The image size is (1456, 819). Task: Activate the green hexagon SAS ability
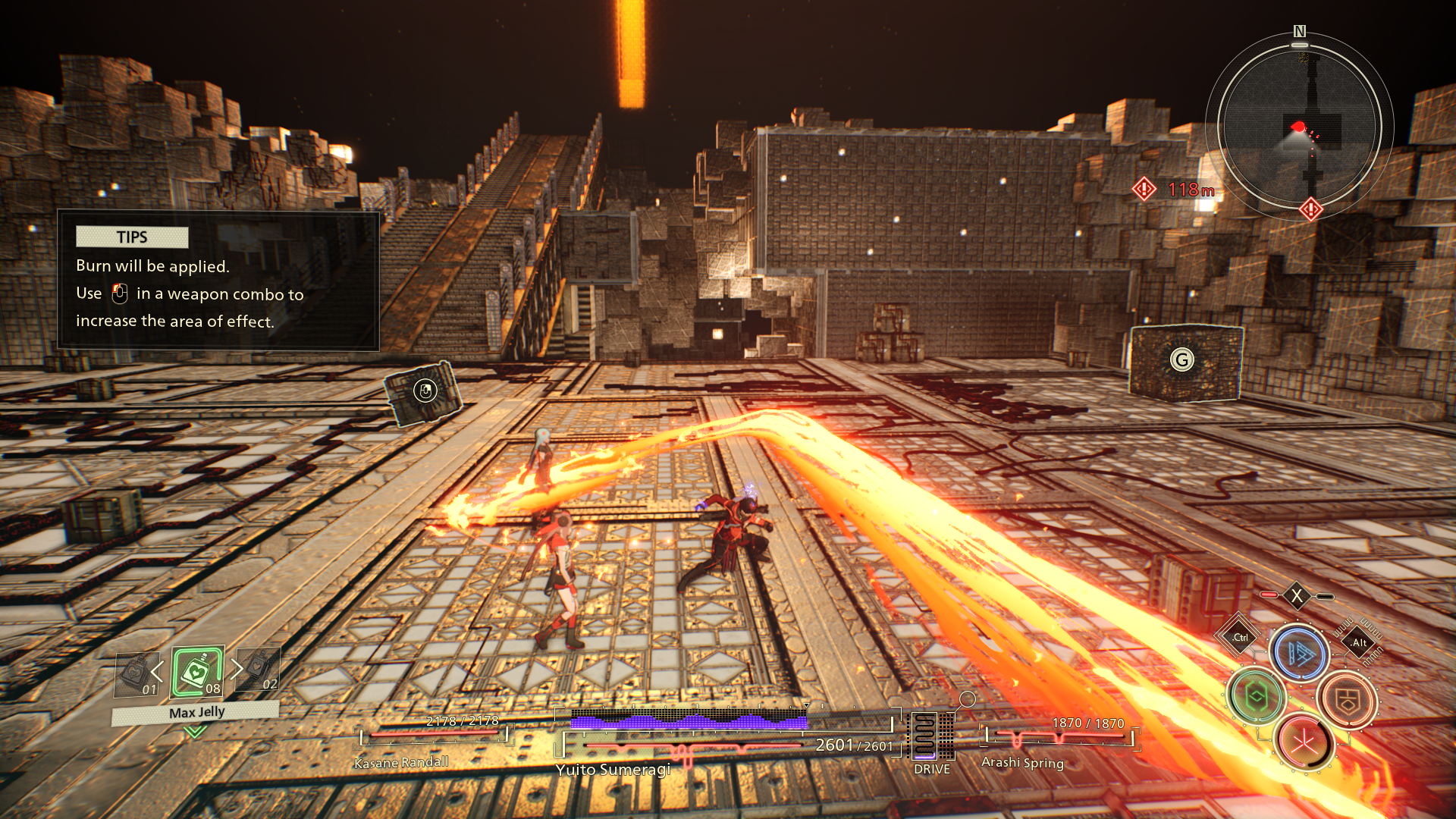pyautogui.click(x=1256, y=696)
